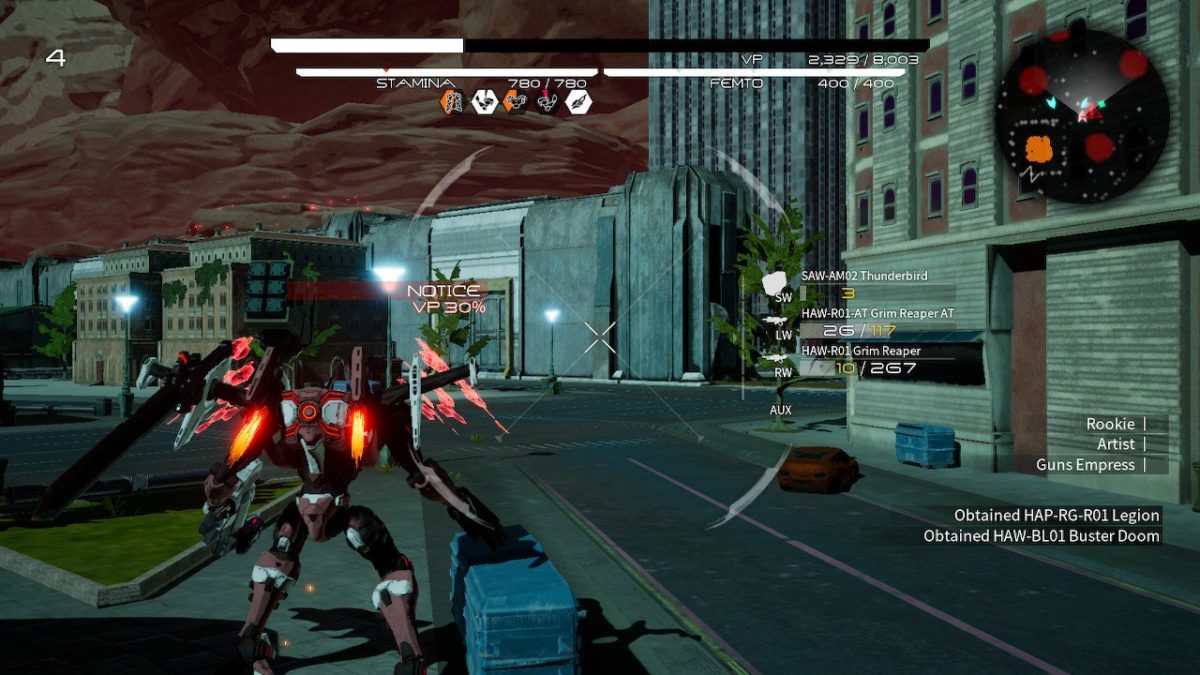
Task: Choose ally Artist in the squad list
Action: click(1116, 444)
